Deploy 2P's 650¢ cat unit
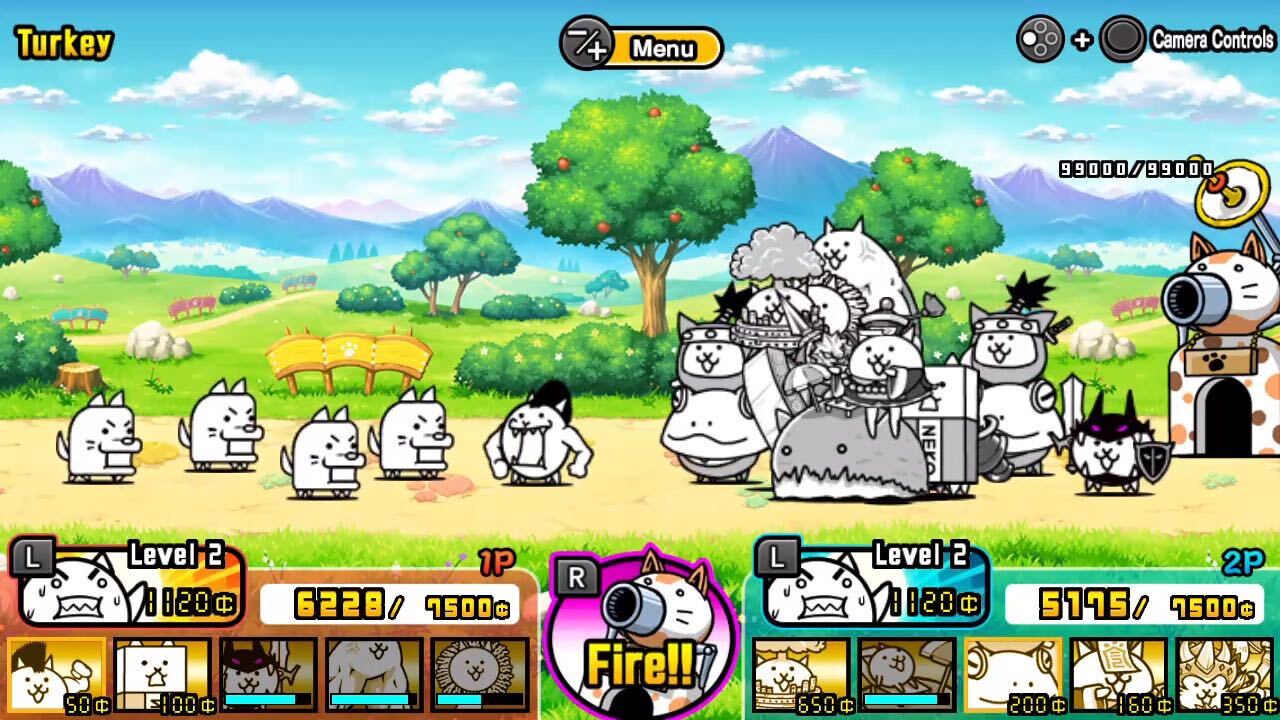 pos(800,685)
